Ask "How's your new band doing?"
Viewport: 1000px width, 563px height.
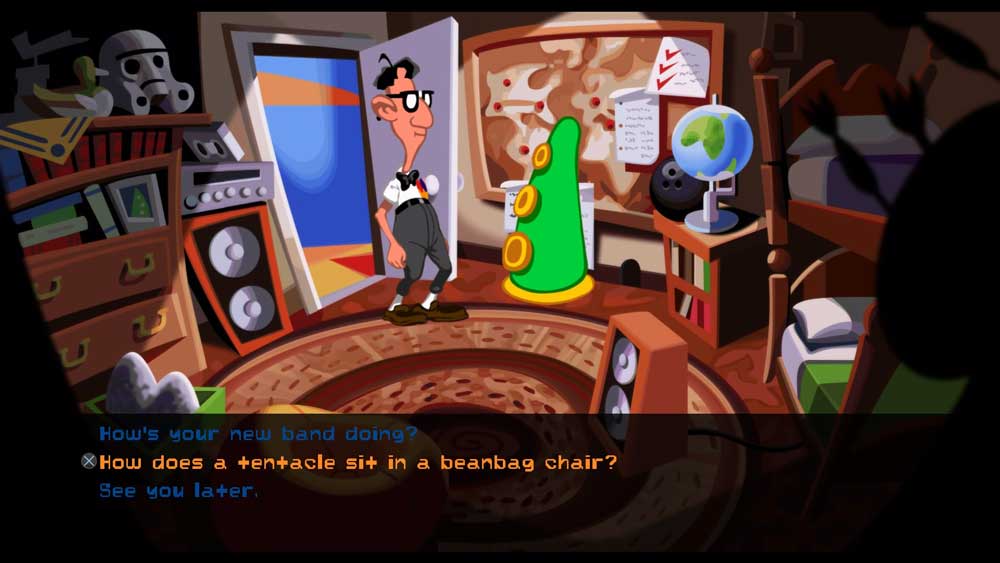[257, 434]
